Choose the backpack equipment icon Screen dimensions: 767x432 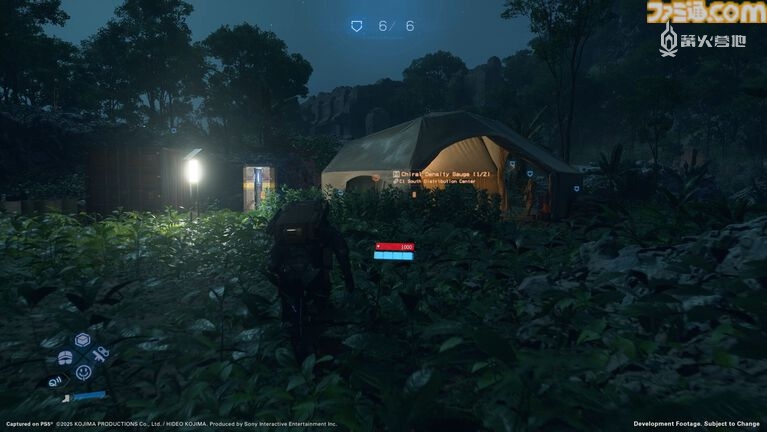[65, 357]
